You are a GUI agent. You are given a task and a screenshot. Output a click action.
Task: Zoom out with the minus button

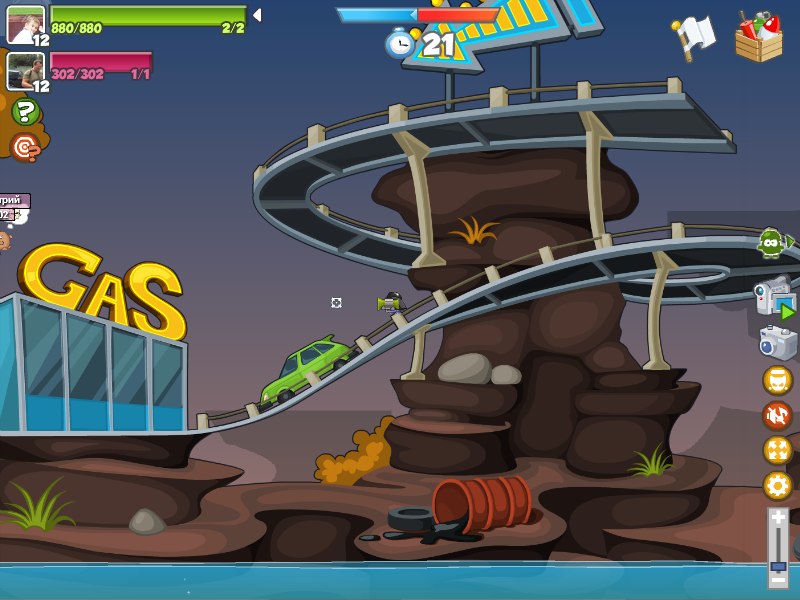778,578
